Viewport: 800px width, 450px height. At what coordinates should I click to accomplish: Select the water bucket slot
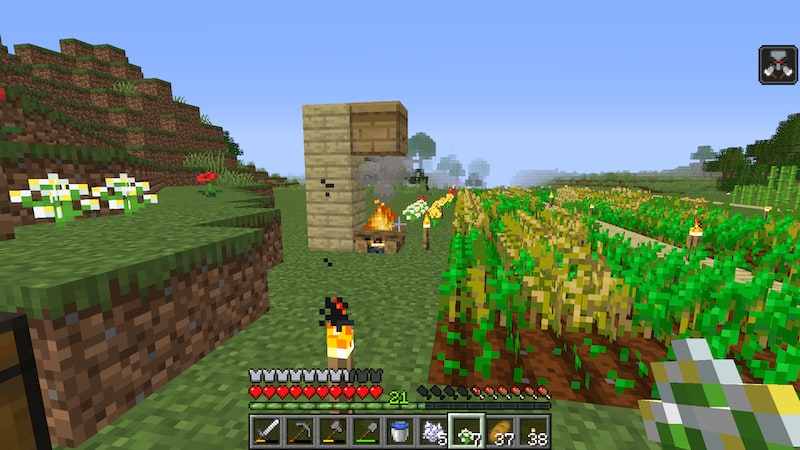coord(399,431)
